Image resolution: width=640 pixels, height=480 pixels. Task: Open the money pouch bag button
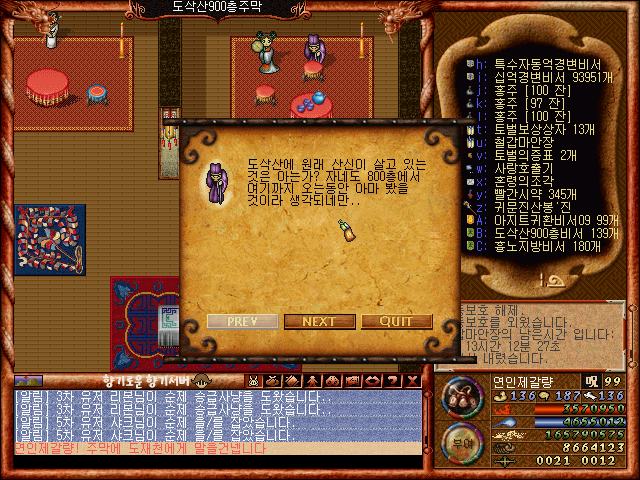click(x=462, y=396)
